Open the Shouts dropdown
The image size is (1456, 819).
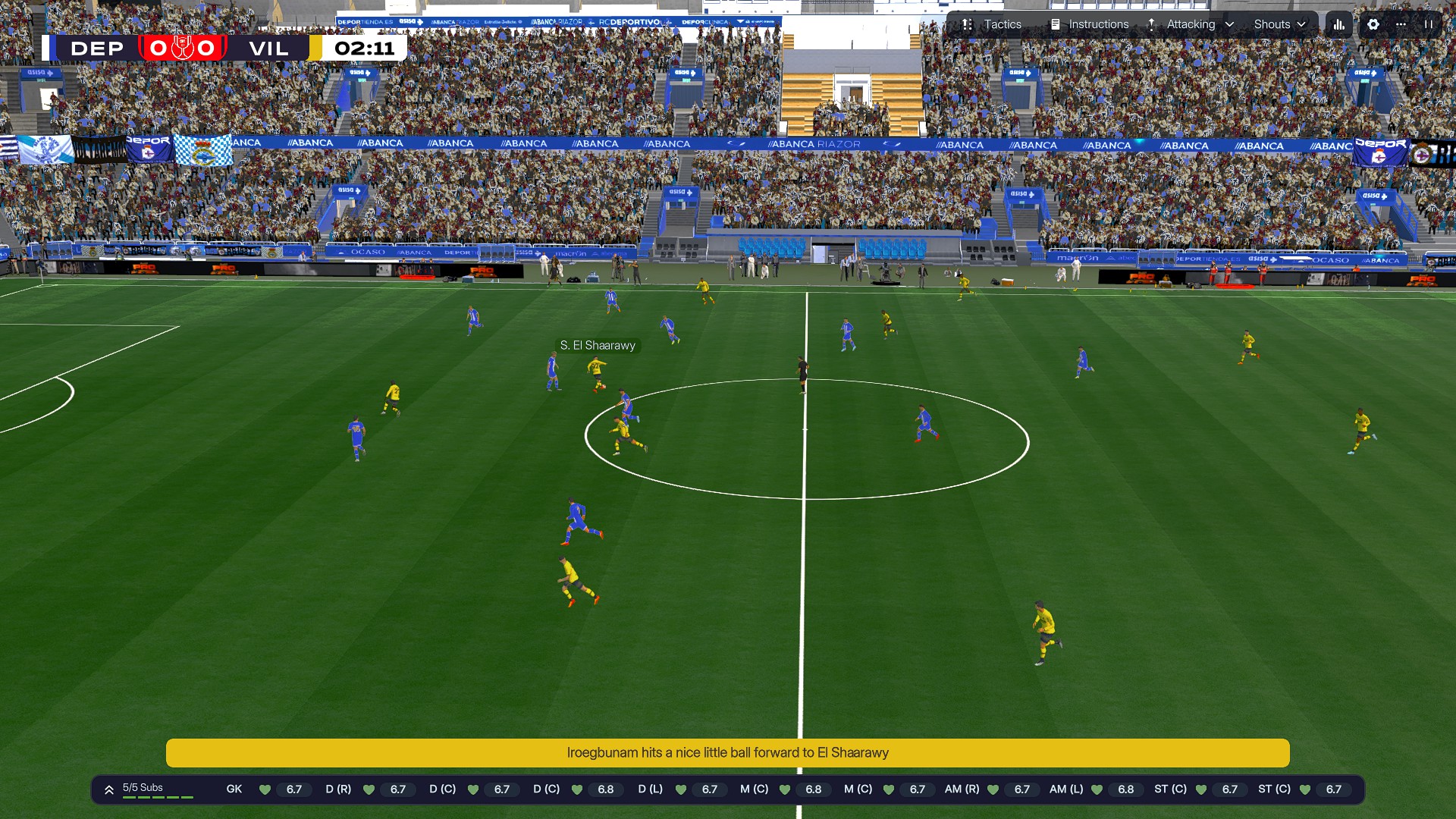coord(1280,24)
